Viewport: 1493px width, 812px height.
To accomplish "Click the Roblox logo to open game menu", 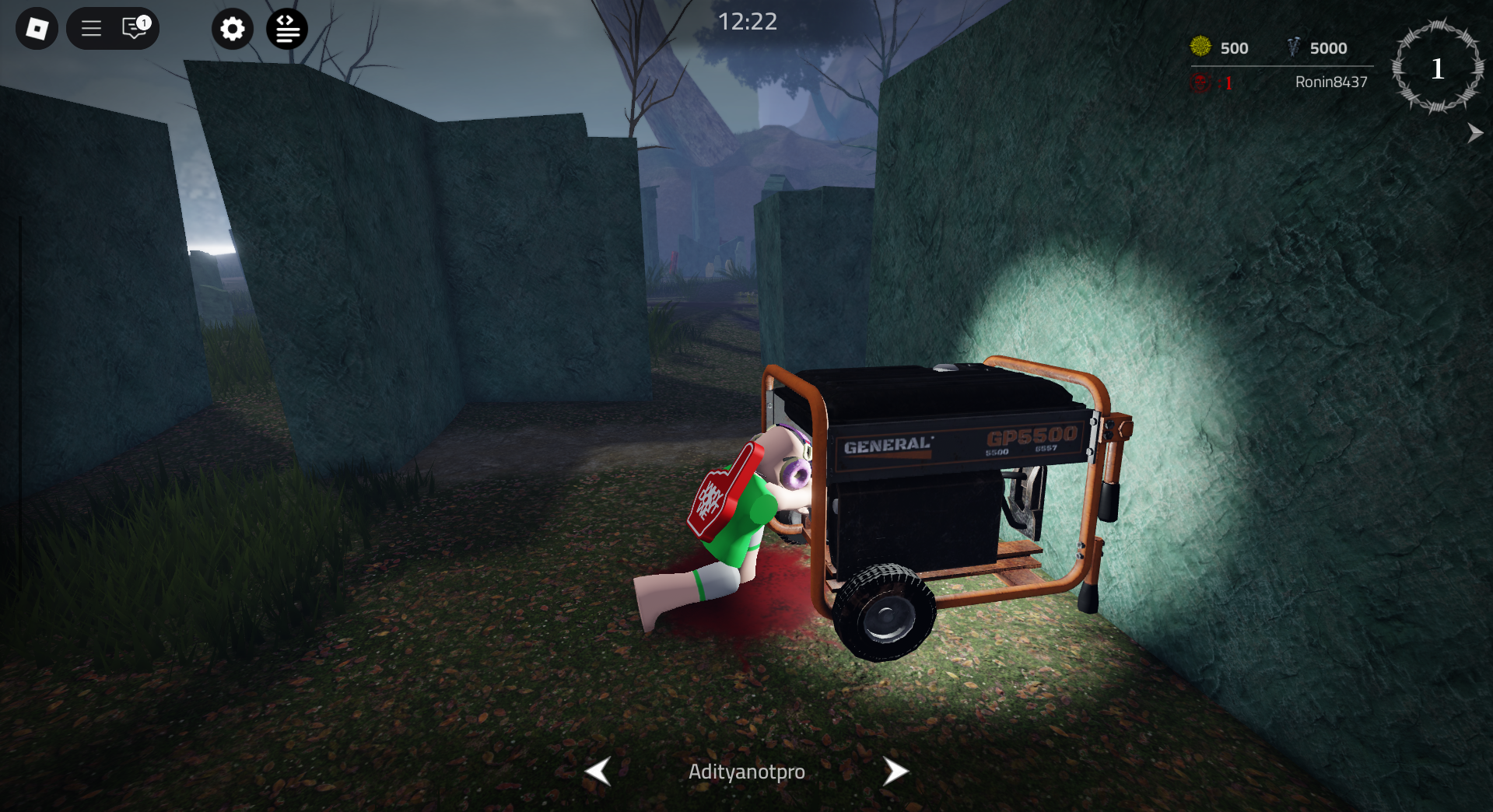I will click(36, 28).
